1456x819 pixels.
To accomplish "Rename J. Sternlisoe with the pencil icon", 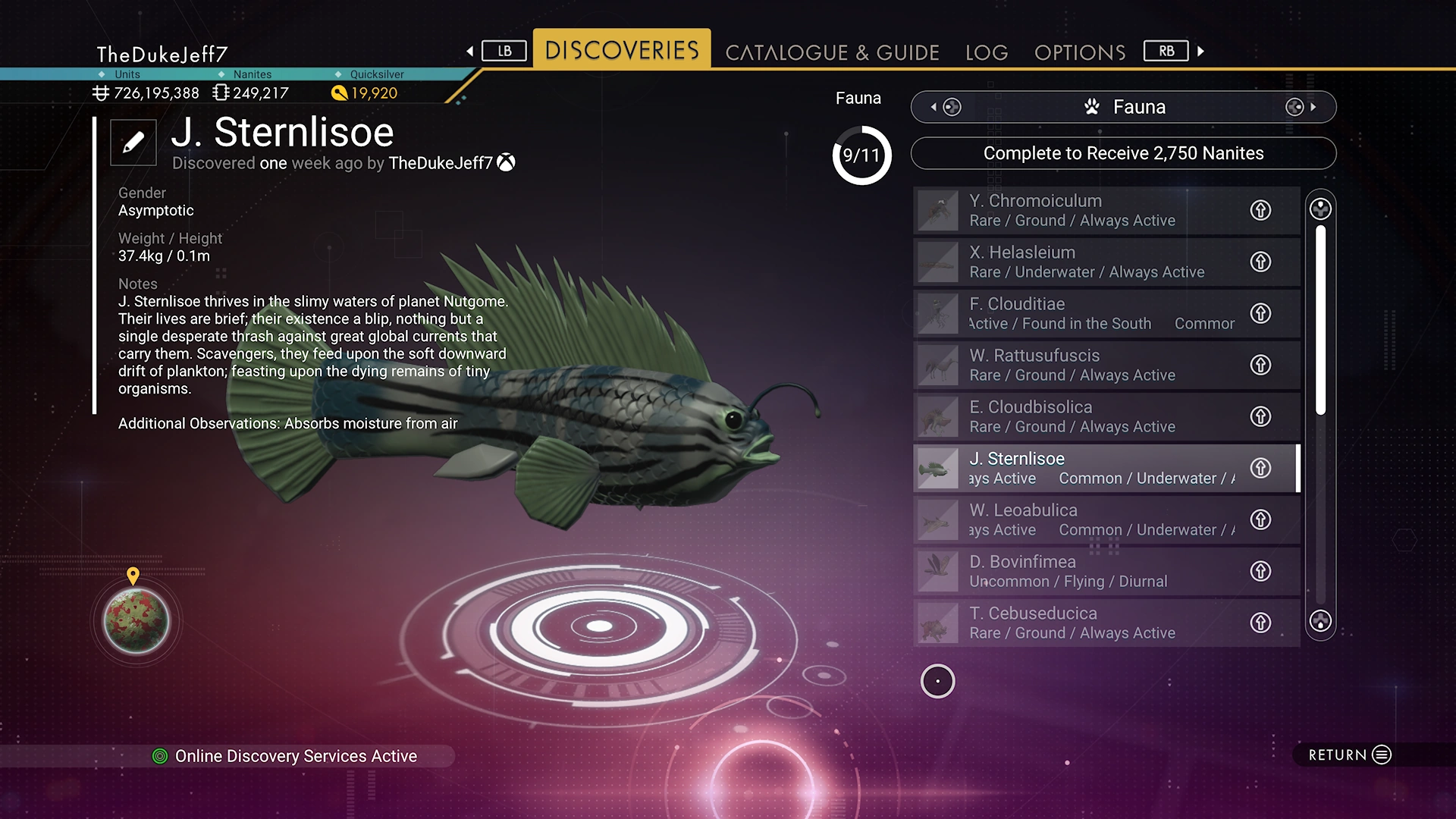I will click(133, 143).
